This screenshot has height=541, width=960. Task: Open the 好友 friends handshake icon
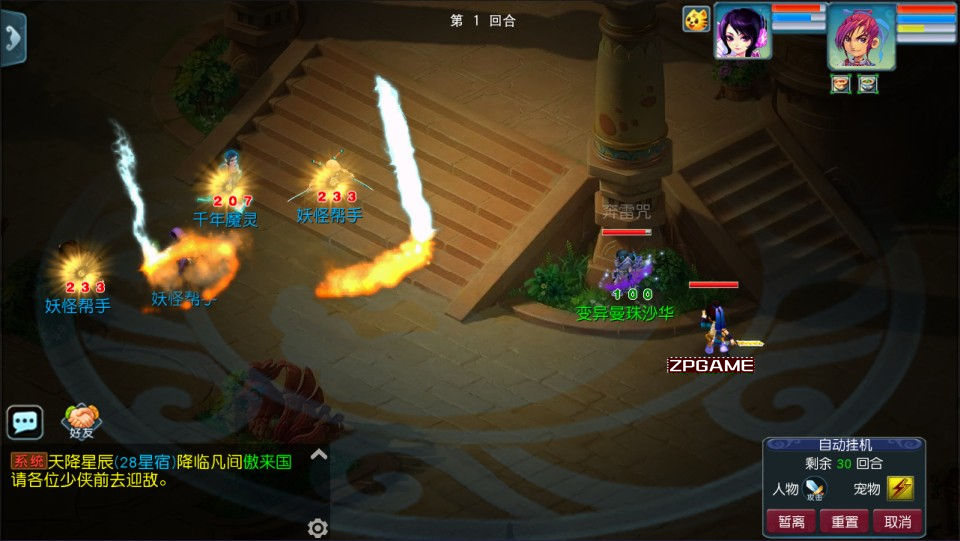click(x=81, y=420)
